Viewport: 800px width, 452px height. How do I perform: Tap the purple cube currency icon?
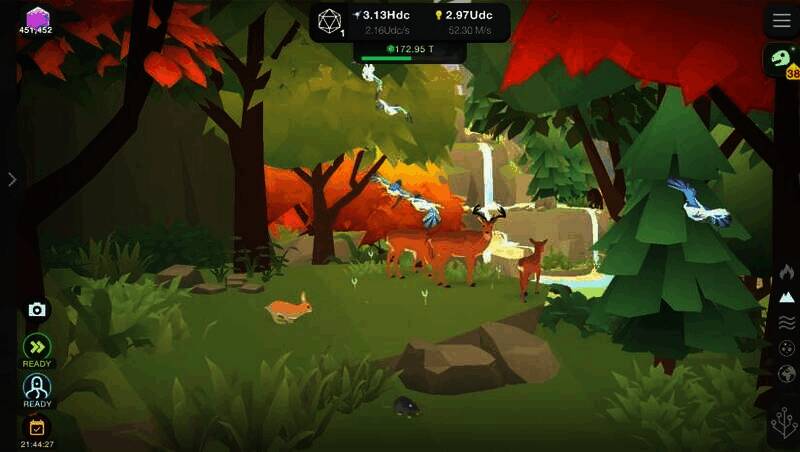tap(37, 17)
